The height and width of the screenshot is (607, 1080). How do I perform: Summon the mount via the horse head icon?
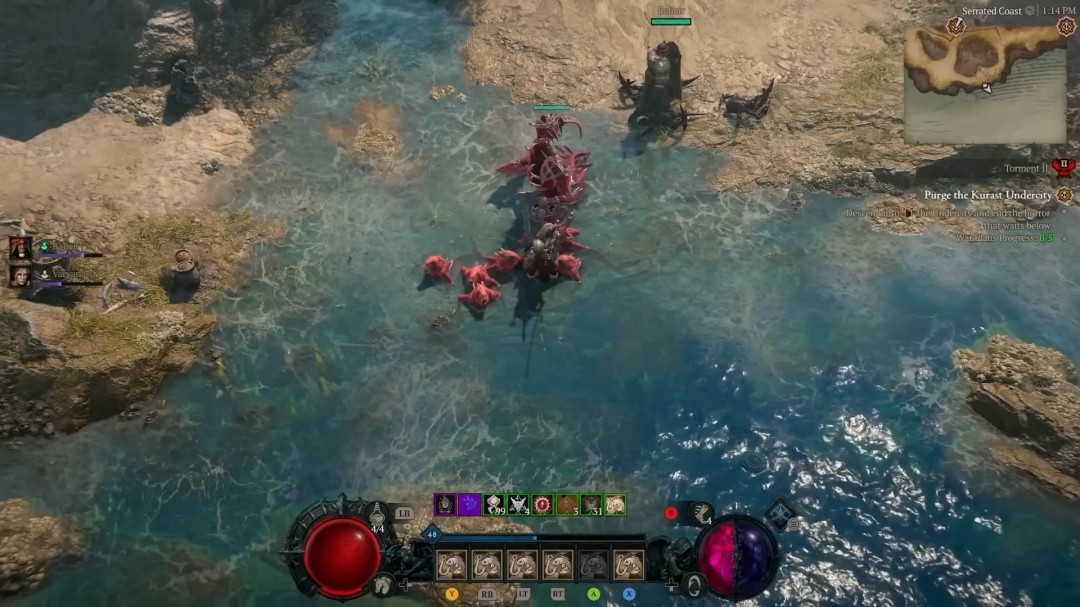[381, 586]
